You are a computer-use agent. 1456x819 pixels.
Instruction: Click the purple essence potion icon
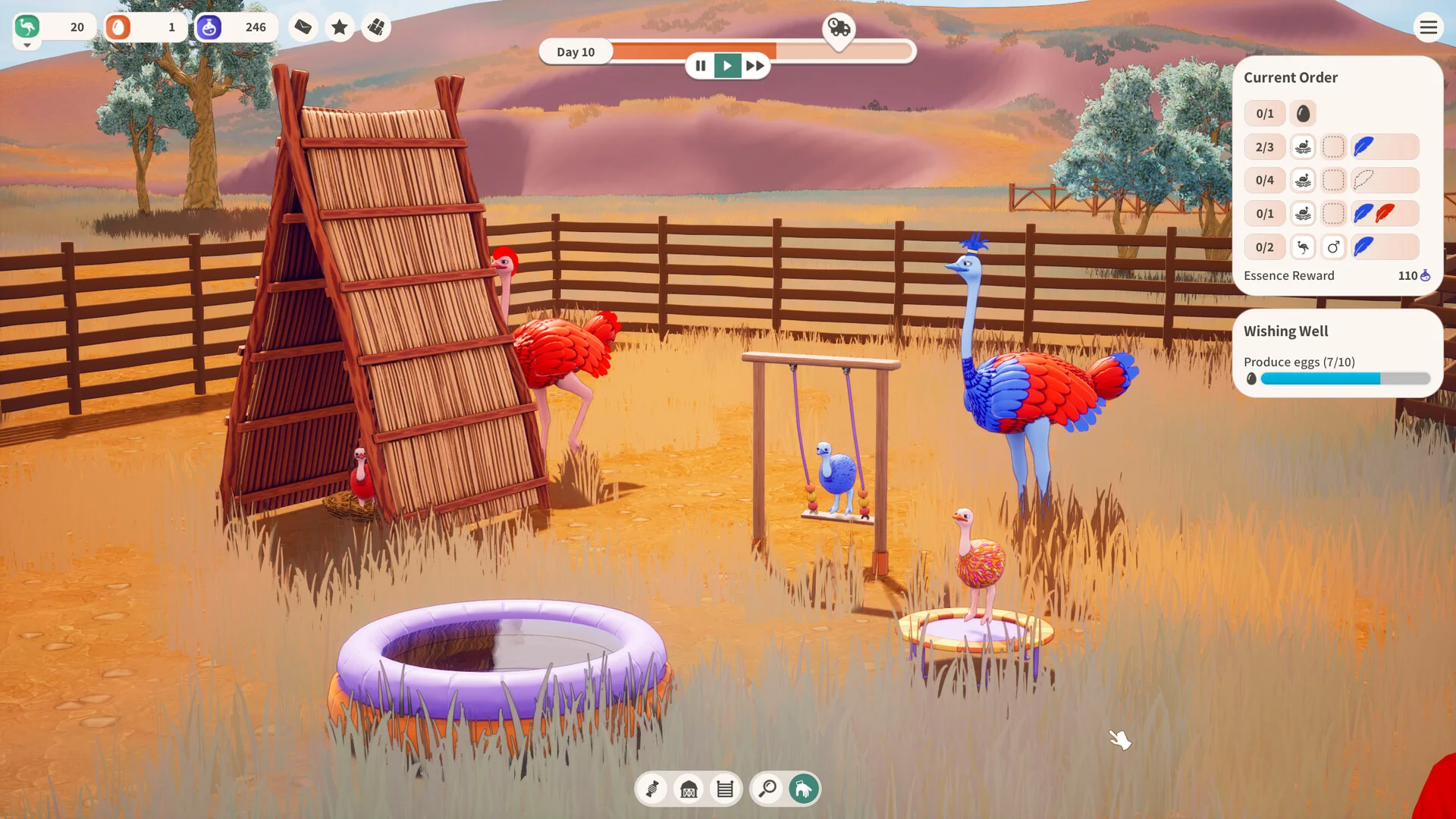coord(209,27)
